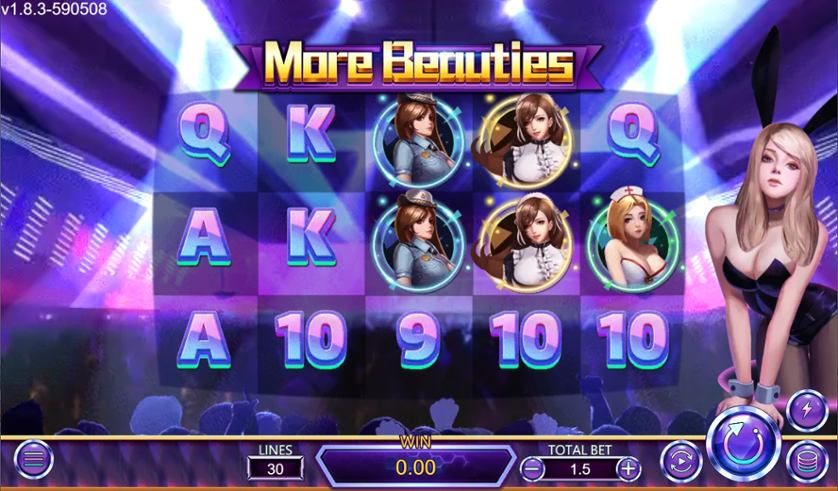Toggle the lightning bolt turbo spin
The image size is (838, 491).
coord(807,410)
